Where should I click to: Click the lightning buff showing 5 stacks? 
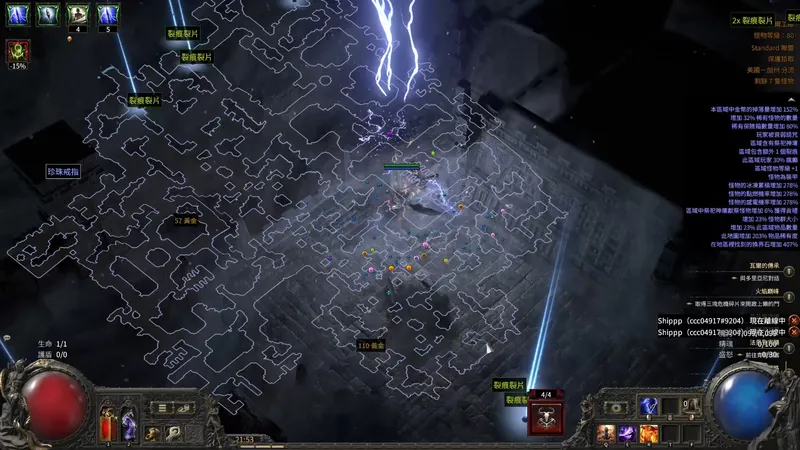click(106, 15)
